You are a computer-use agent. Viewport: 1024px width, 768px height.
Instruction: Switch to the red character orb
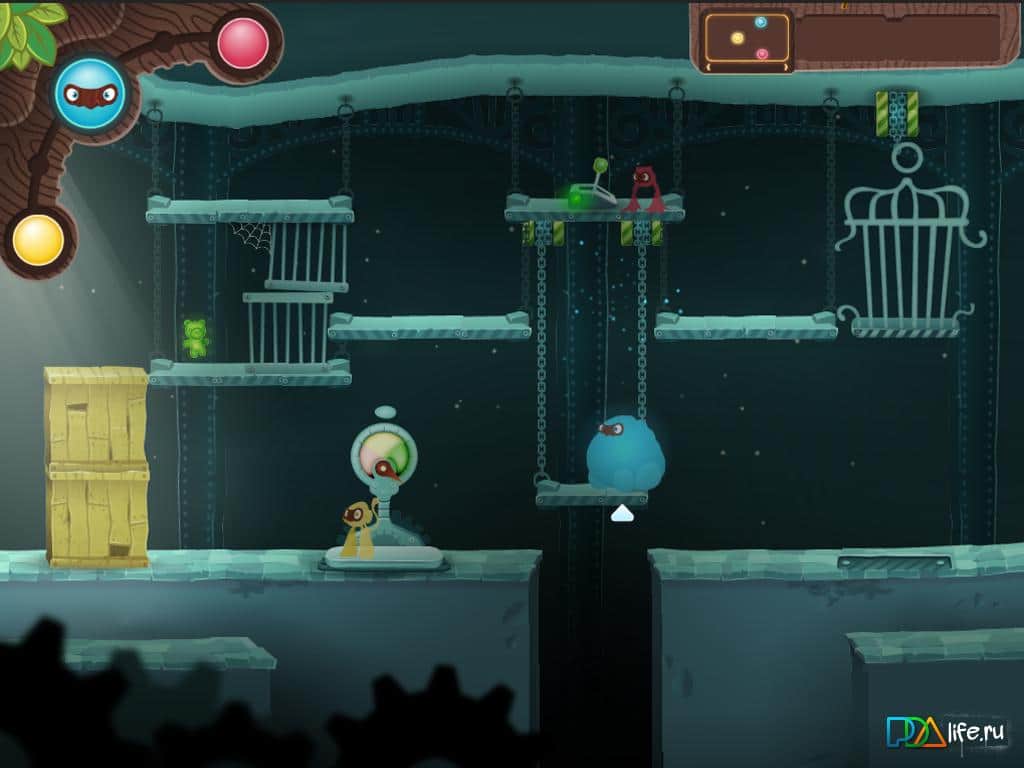click(243, 44)
